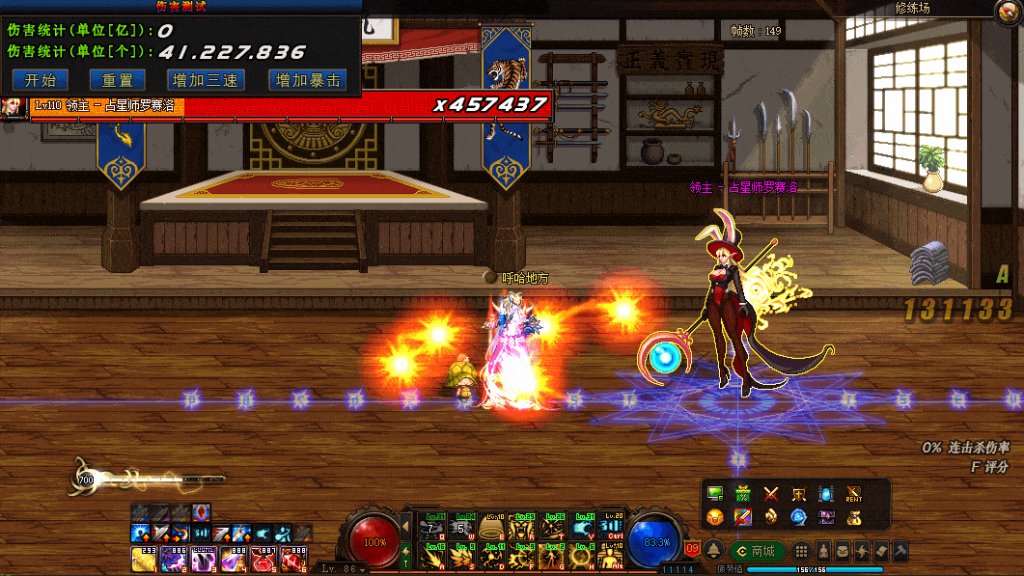The image size is (1024, 576).
Task: Click the bell notification icon
Action: 714,551
